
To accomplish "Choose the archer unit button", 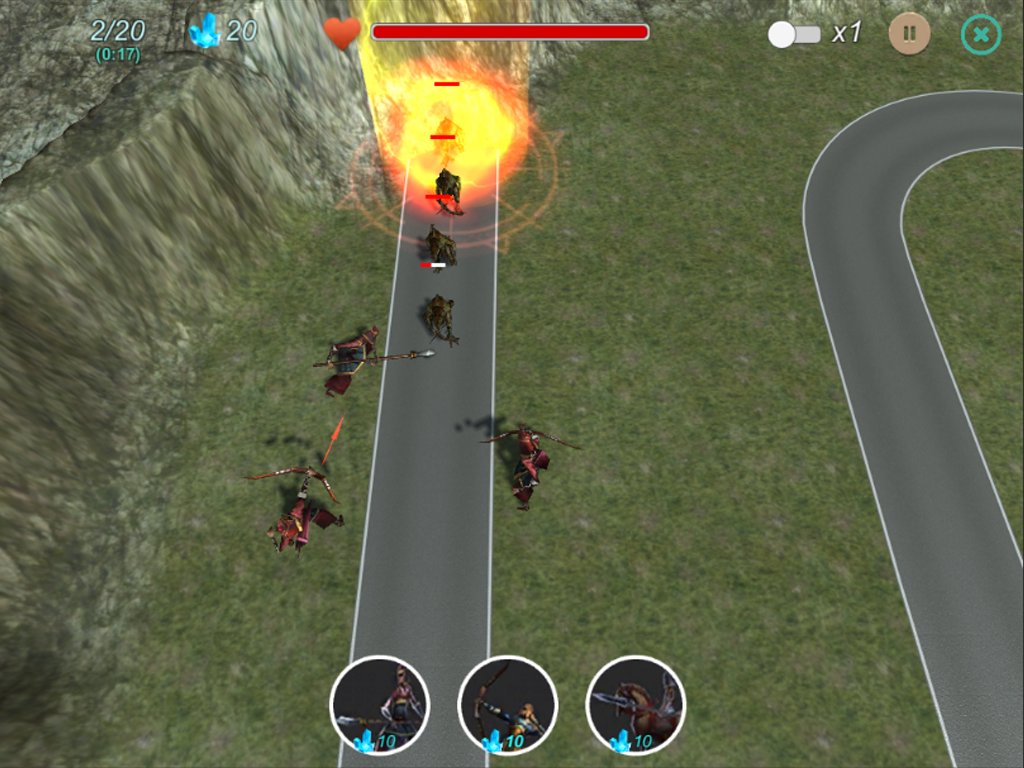I will [x=508, y=705].
